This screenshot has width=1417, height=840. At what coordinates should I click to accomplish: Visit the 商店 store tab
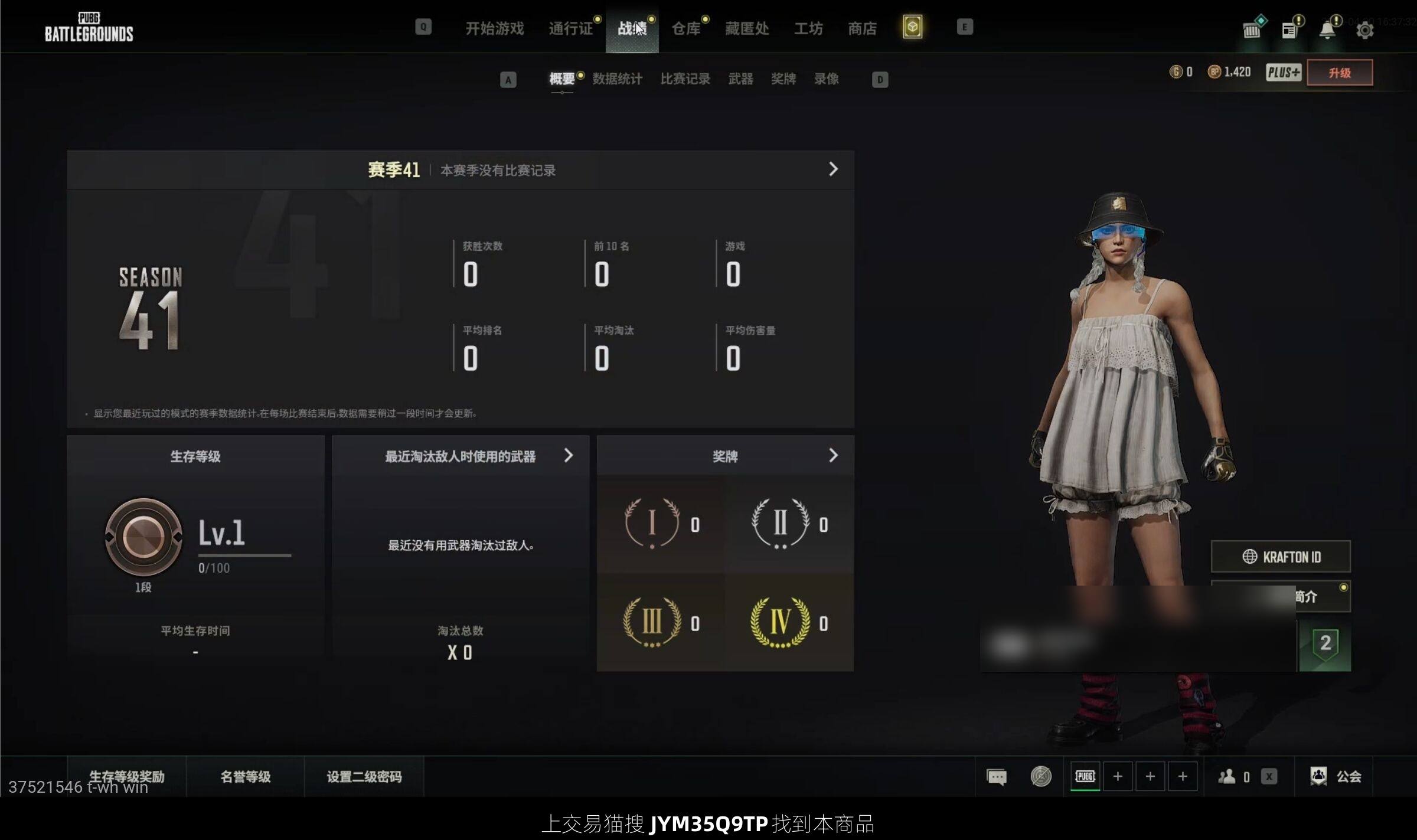point(862,28)
